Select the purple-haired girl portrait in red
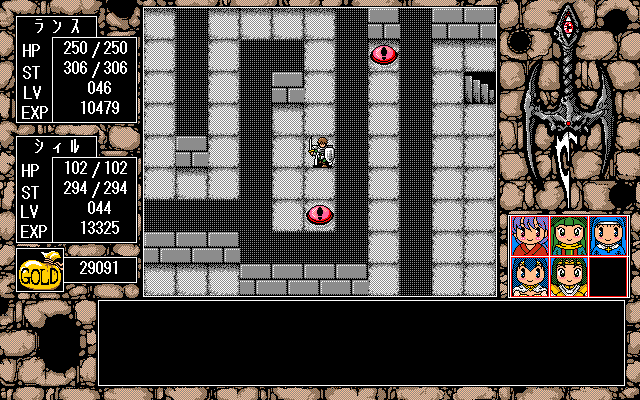 (530, 235)
